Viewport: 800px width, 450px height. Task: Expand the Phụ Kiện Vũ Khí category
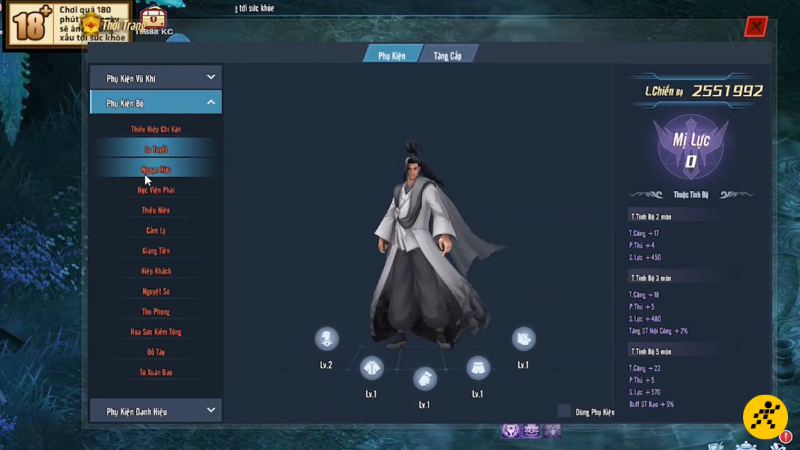155,77
